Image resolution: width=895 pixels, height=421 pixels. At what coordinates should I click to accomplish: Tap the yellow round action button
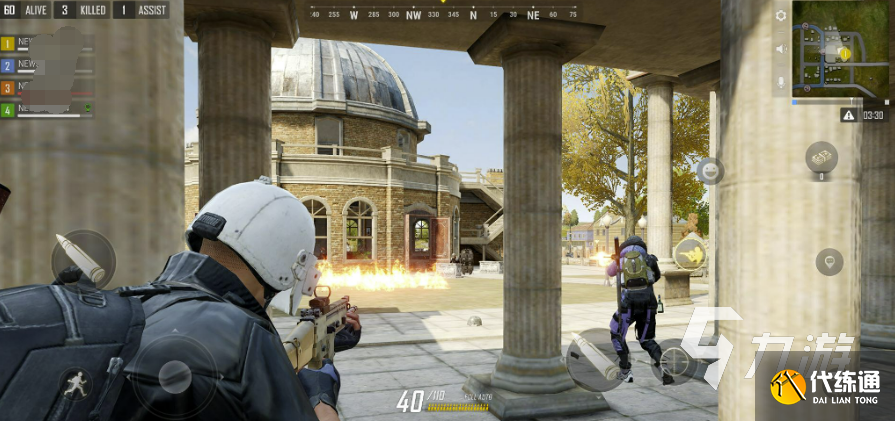pyautogui.click(x=689, y=255)
